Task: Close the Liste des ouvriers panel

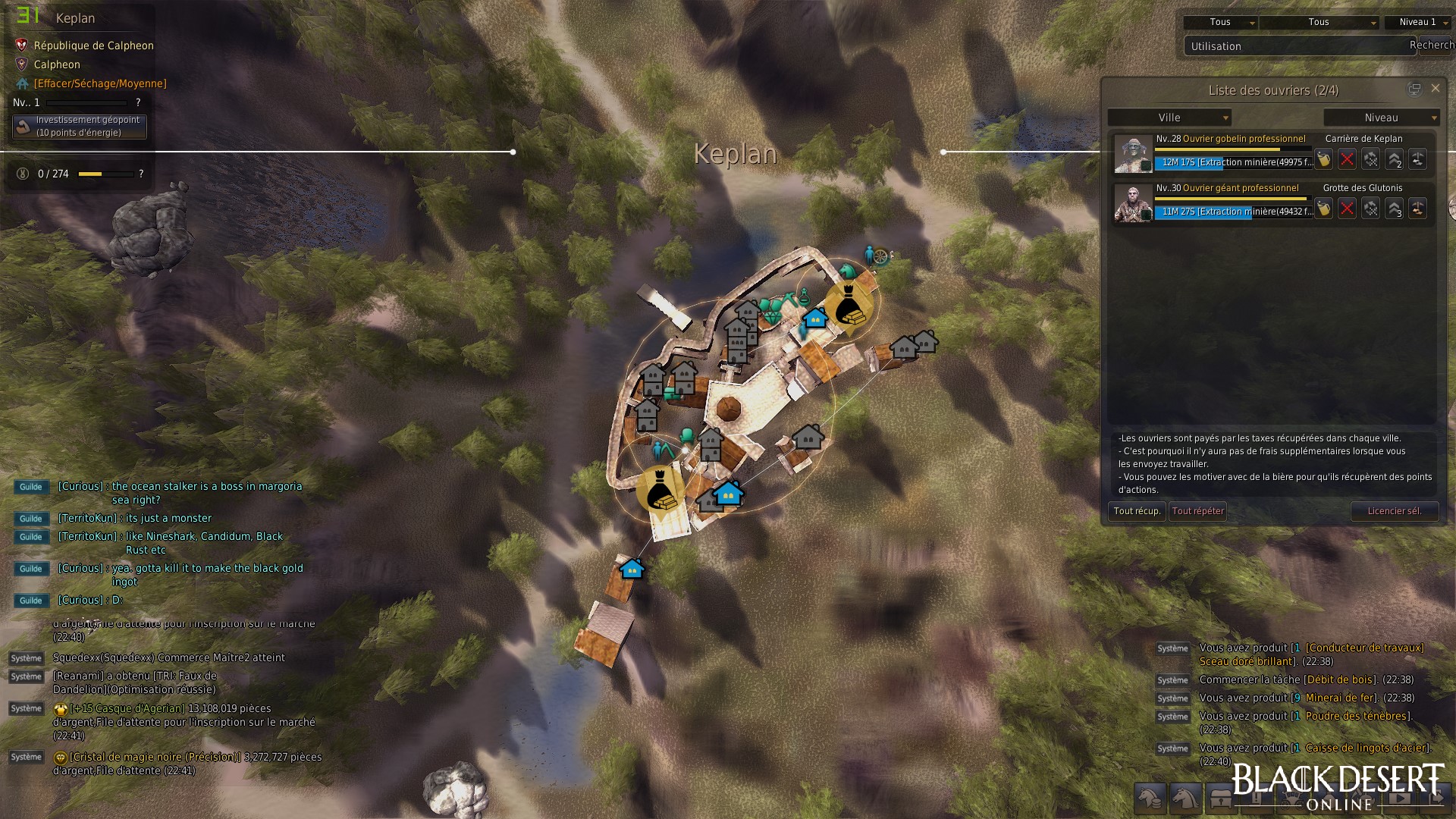Action: [x=1435, y=89]
